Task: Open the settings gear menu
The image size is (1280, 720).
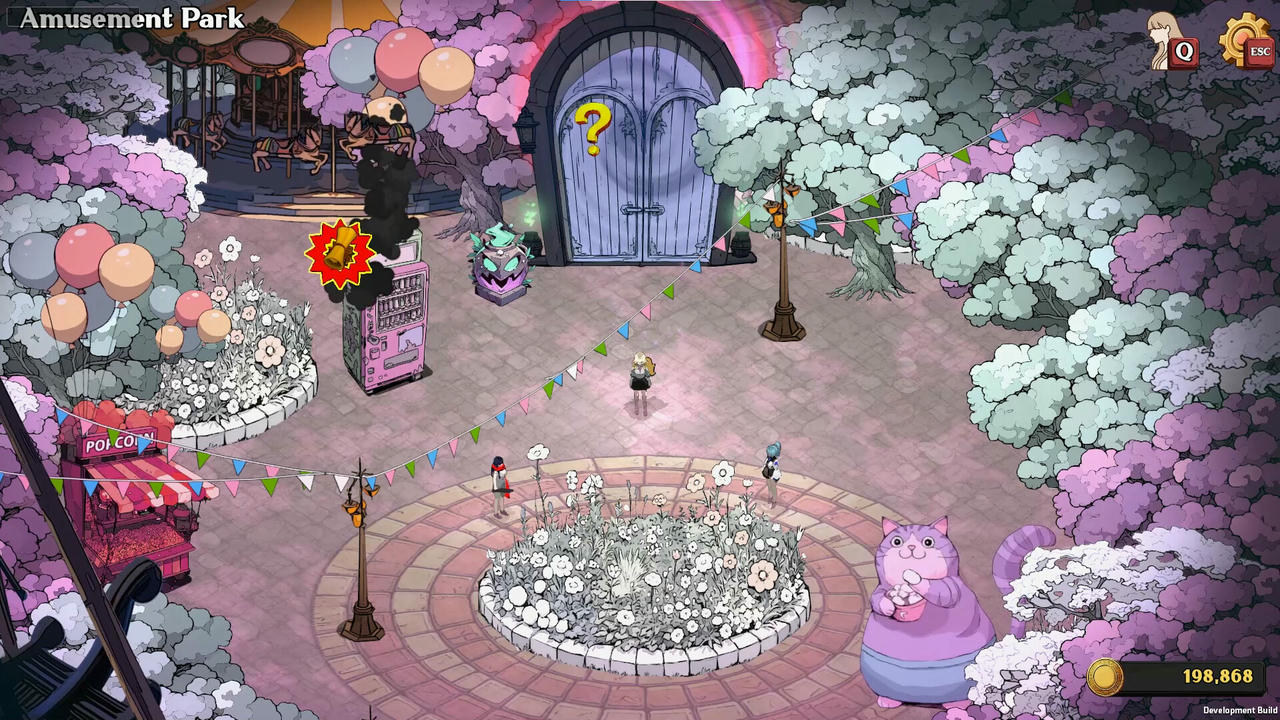Action: click(1244, 40)
